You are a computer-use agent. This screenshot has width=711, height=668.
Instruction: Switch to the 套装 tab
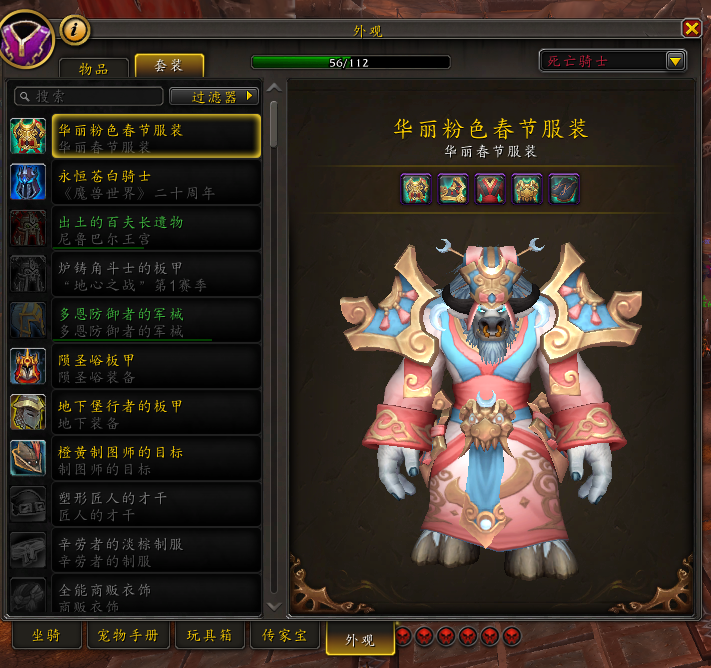169,66
